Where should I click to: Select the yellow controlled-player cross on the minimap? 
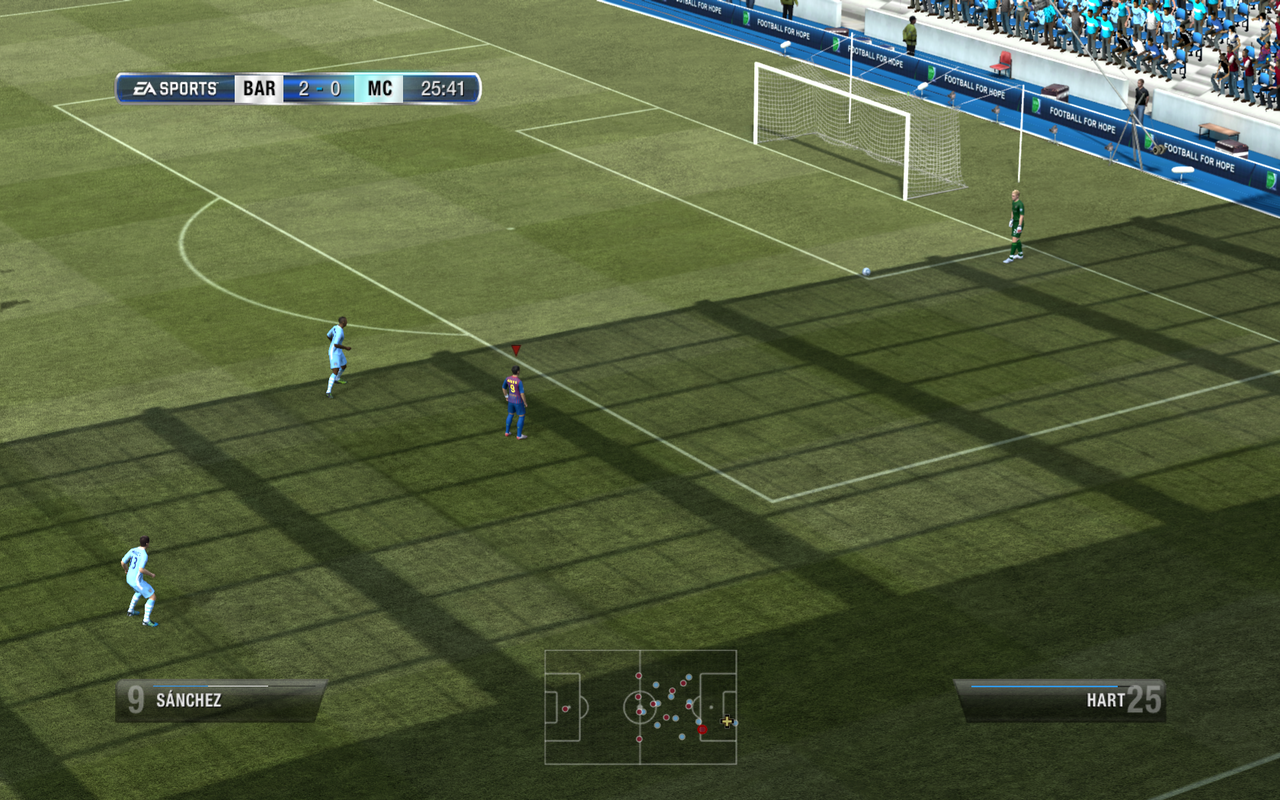727,721
